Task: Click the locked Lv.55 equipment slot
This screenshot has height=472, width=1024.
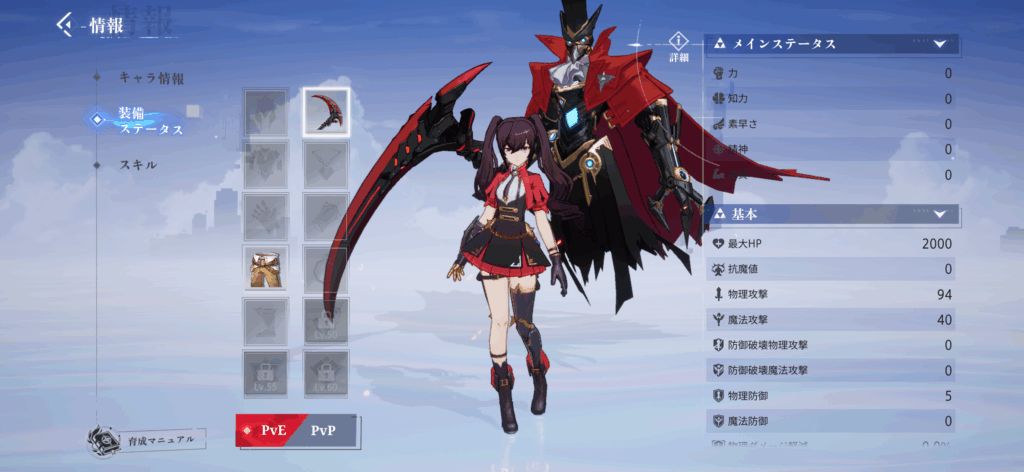Action: [x=265, y=372]
